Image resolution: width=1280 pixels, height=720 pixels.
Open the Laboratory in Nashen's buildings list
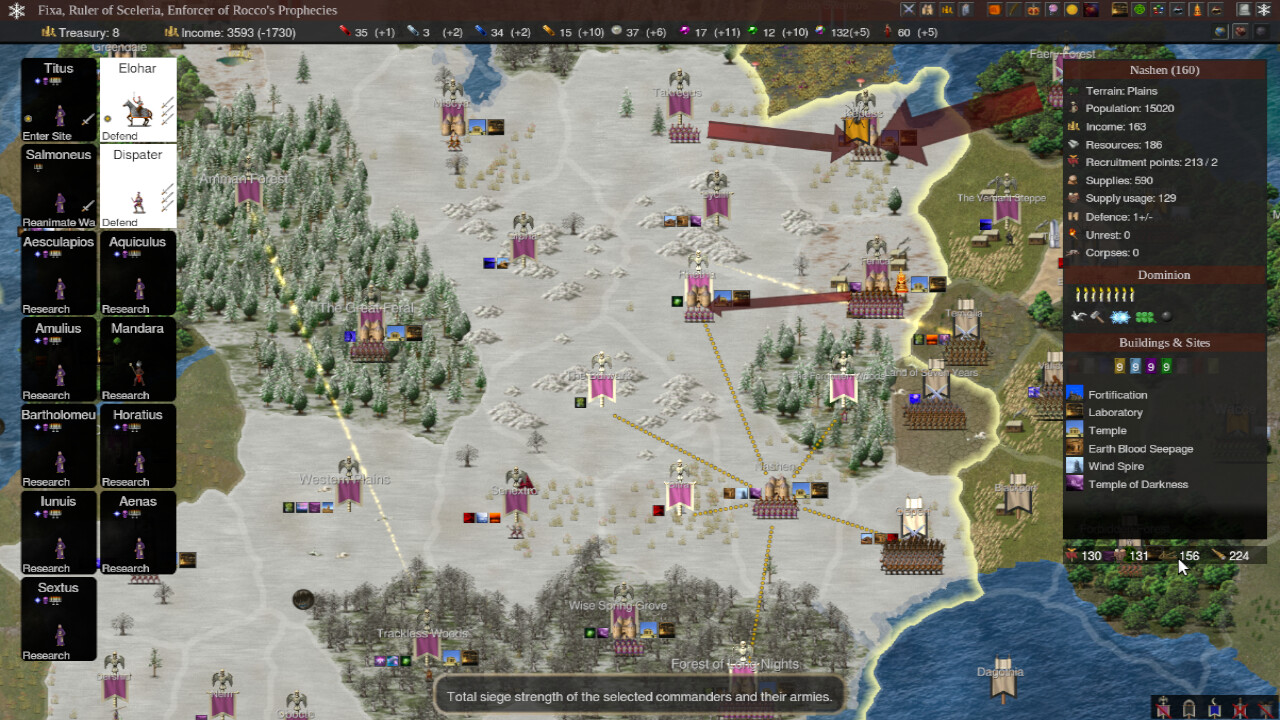[x=1075, y=412]
